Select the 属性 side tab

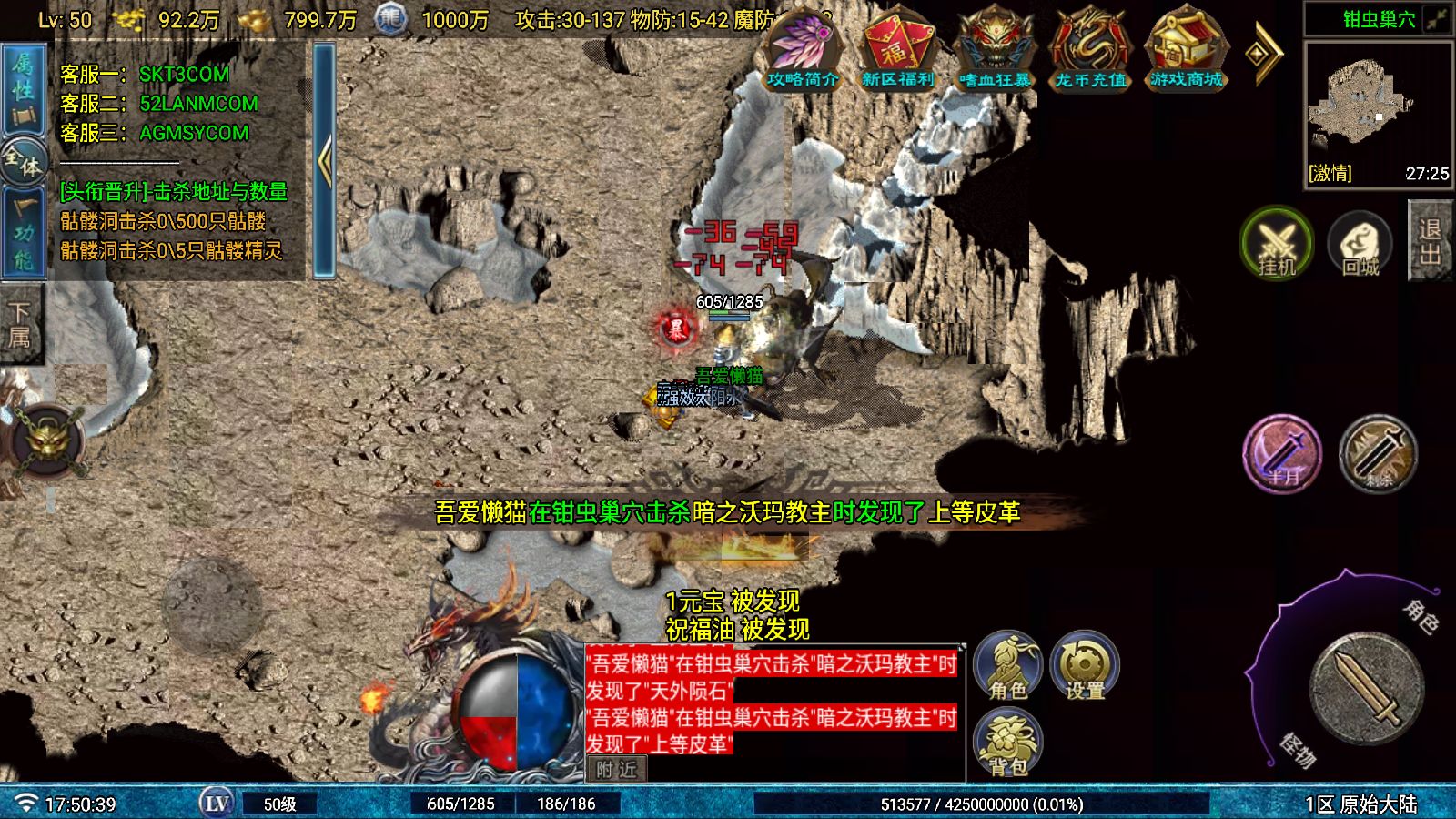22,89
